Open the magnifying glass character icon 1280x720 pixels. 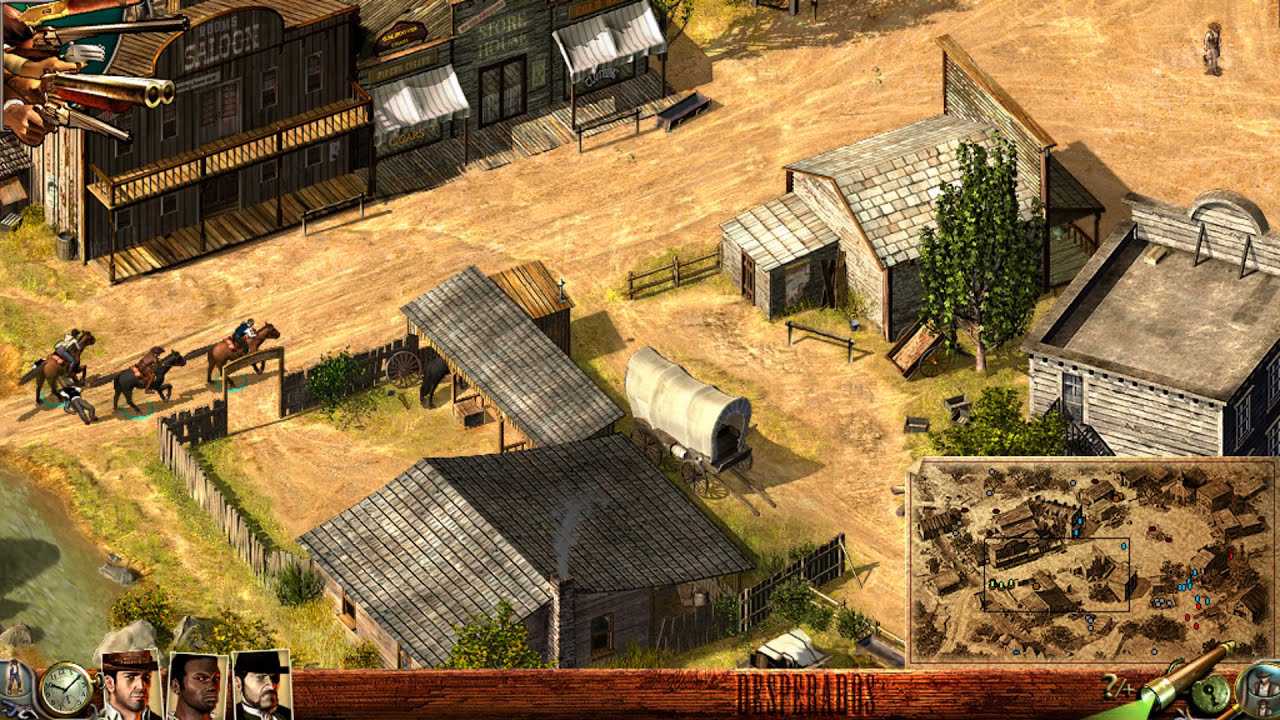point(1259,688)
